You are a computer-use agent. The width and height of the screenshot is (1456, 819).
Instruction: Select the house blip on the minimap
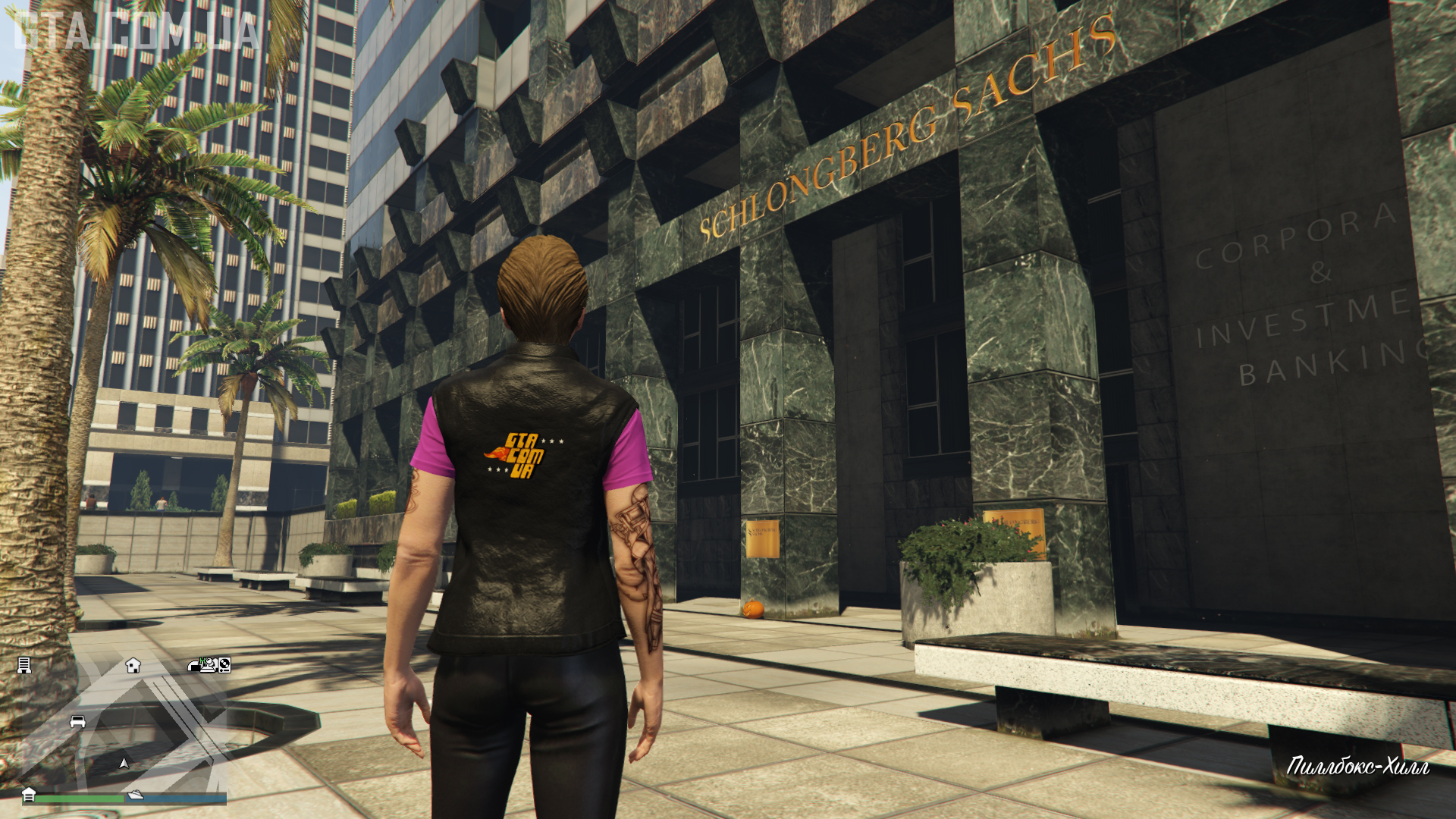pos(133,666)
